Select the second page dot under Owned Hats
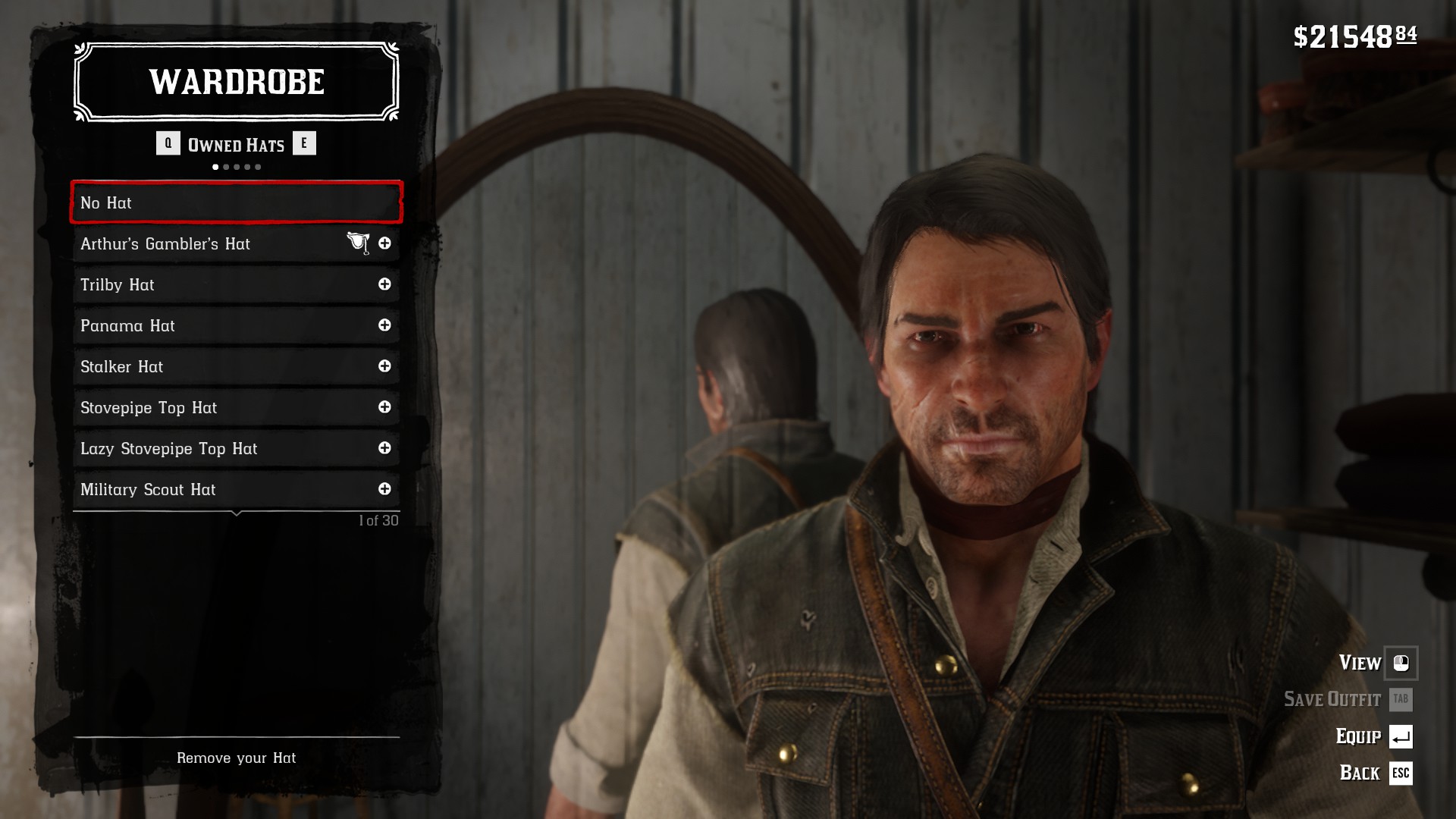Screen dimensions: 1456x819 point(226,166)
